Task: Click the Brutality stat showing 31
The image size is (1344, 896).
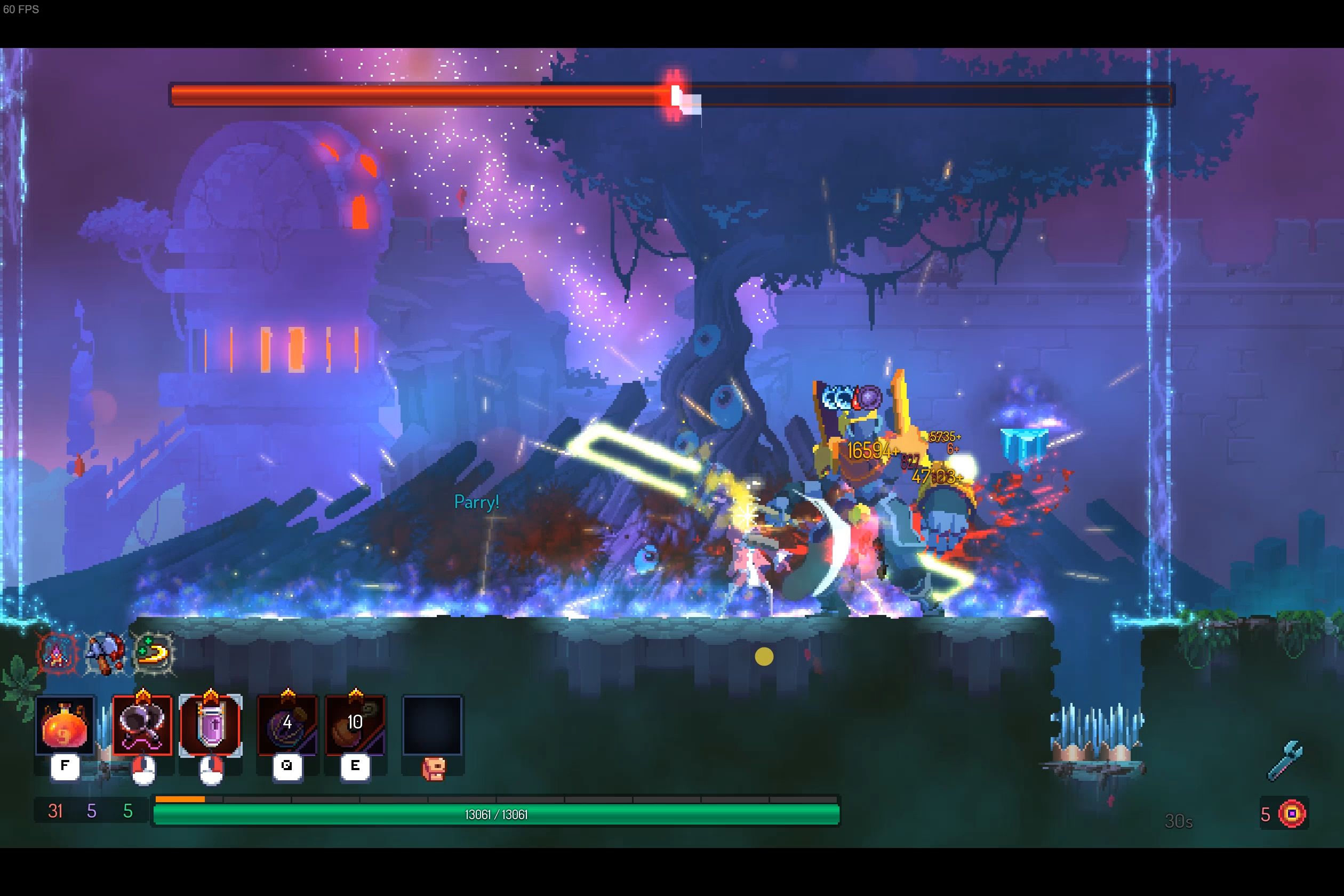Action: (x=55, y=811)
